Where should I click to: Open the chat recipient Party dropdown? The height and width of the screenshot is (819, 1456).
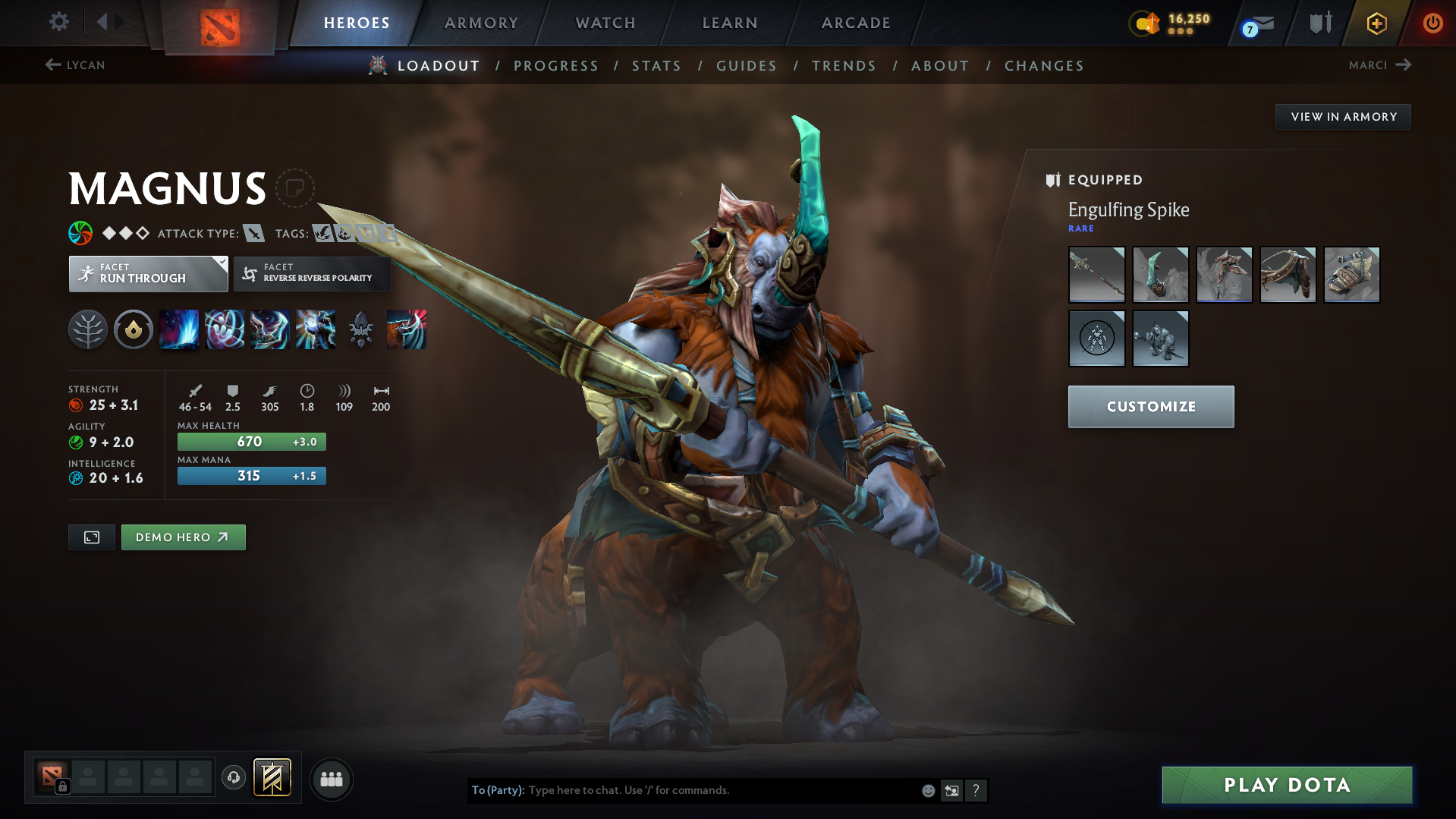pos(498,789)
